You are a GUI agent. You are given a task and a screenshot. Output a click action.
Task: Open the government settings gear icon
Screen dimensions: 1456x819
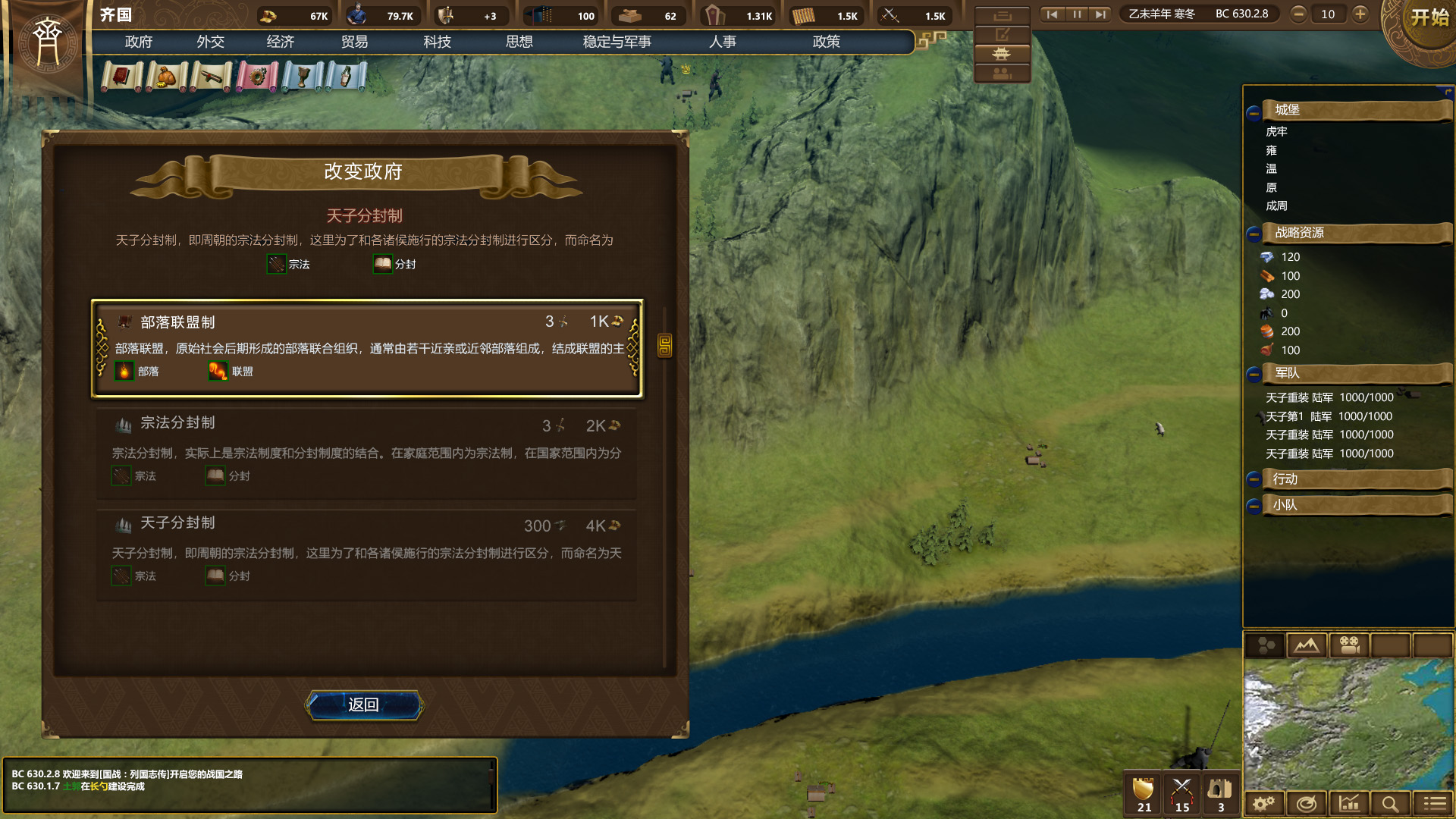point(1263,803)
